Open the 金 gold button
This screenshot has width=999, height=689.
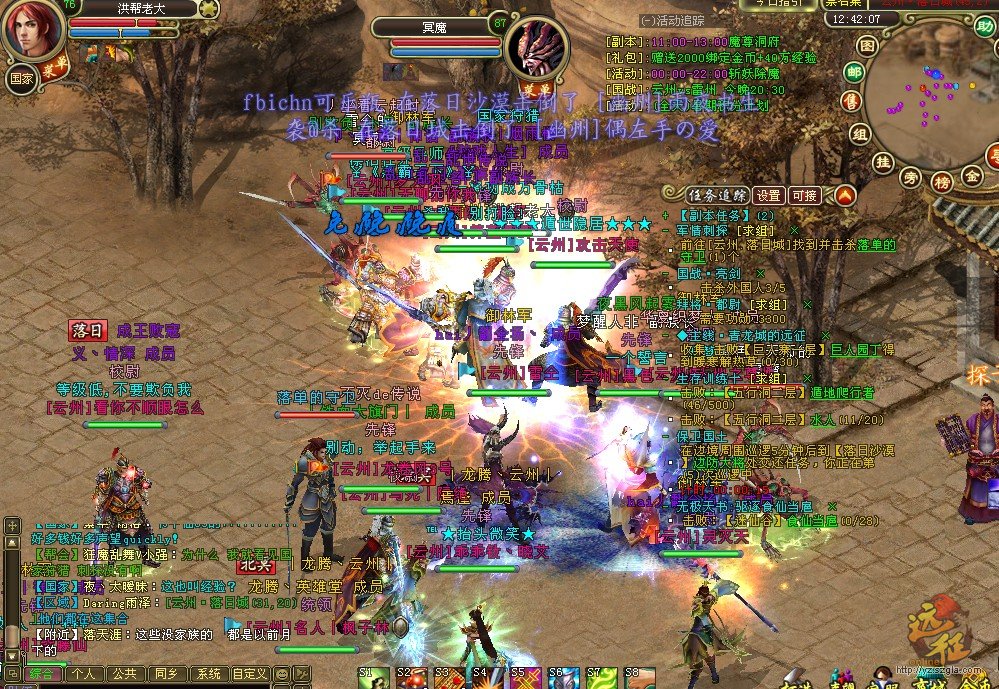coord(971,176)
